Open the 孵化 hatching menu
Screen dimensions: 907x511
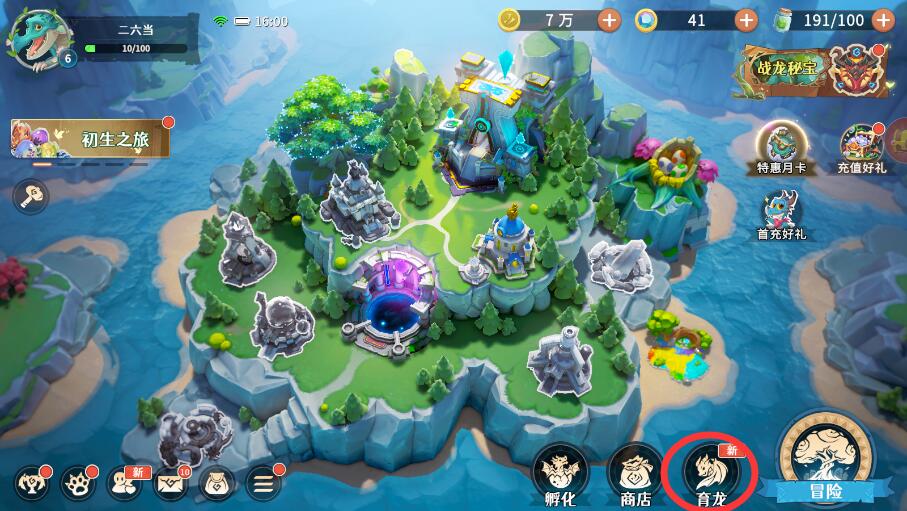tap(559, 472)
